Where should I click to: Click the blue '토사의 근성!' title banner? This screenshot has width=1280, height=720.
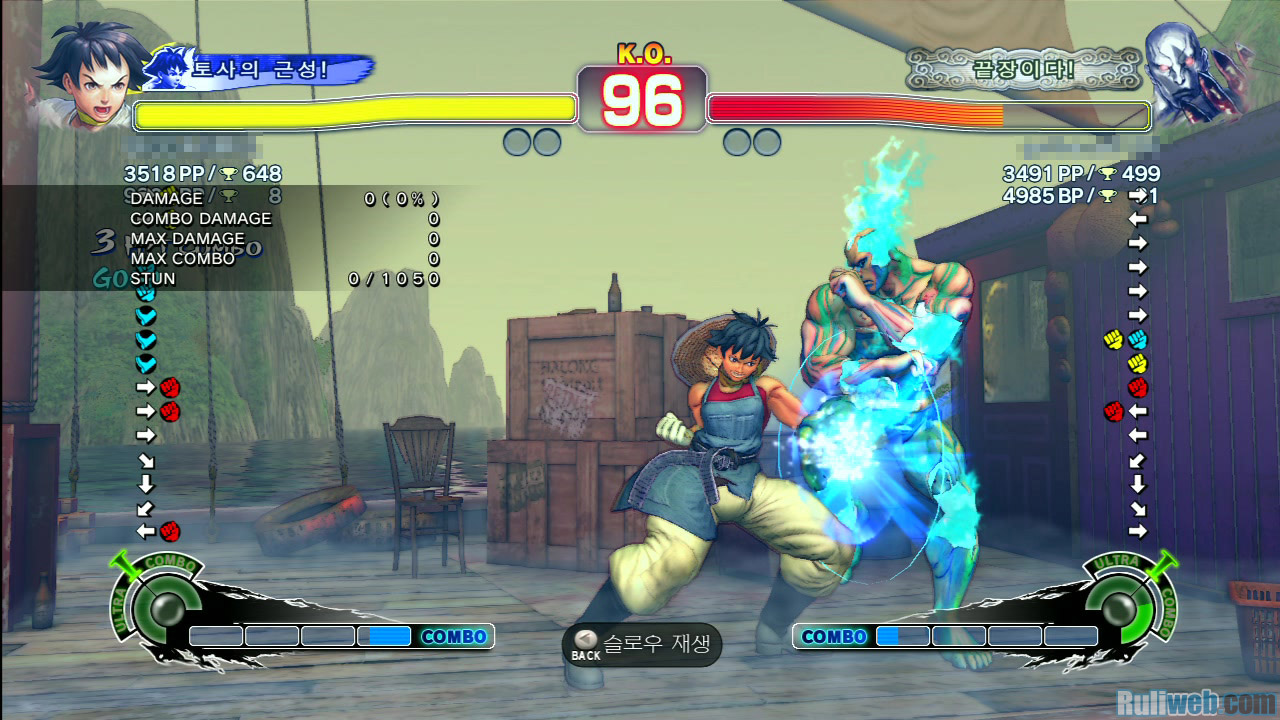click(x=262, y=70)
